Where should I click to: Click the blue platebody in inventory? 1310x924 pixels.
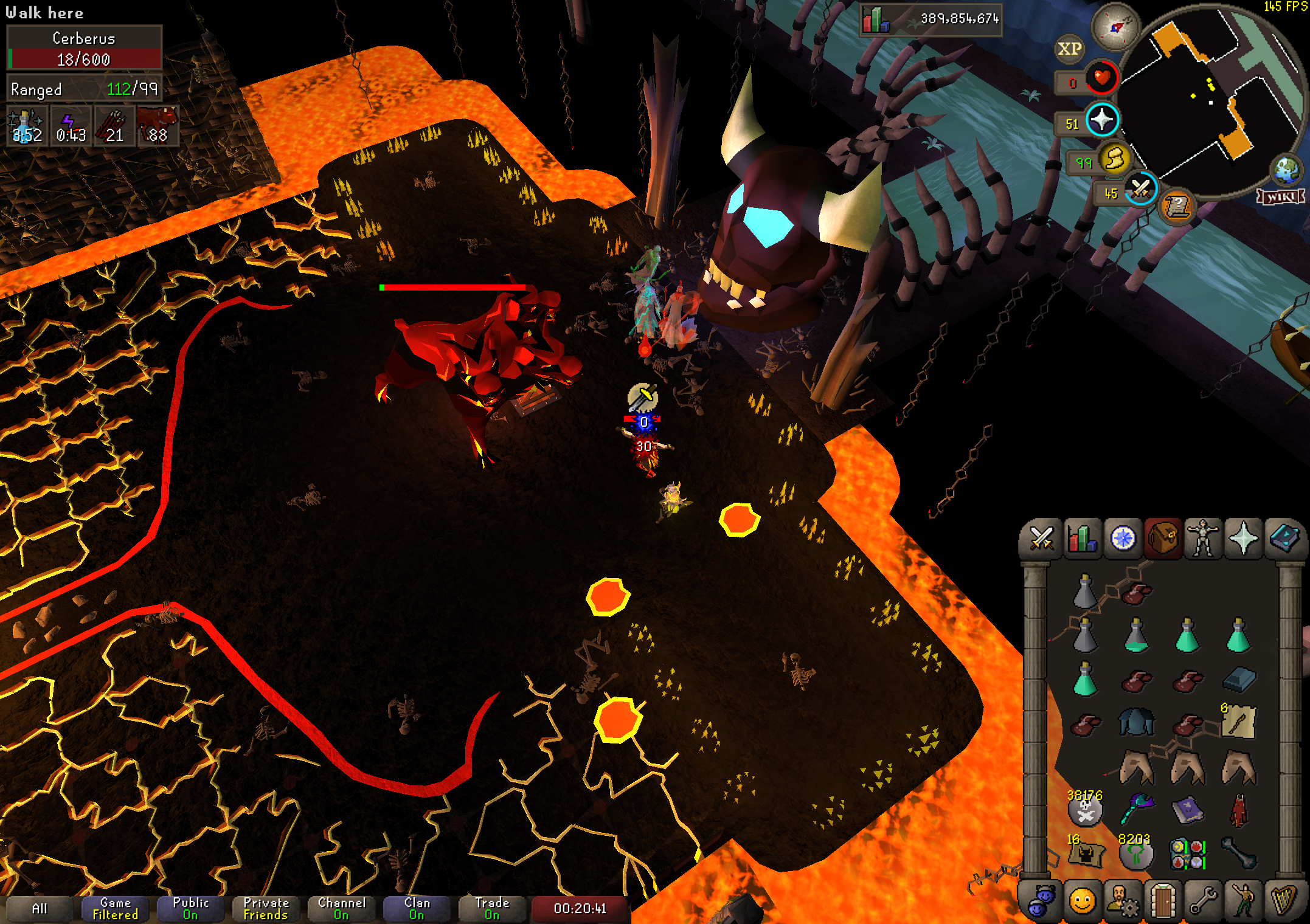point(1136,723)
